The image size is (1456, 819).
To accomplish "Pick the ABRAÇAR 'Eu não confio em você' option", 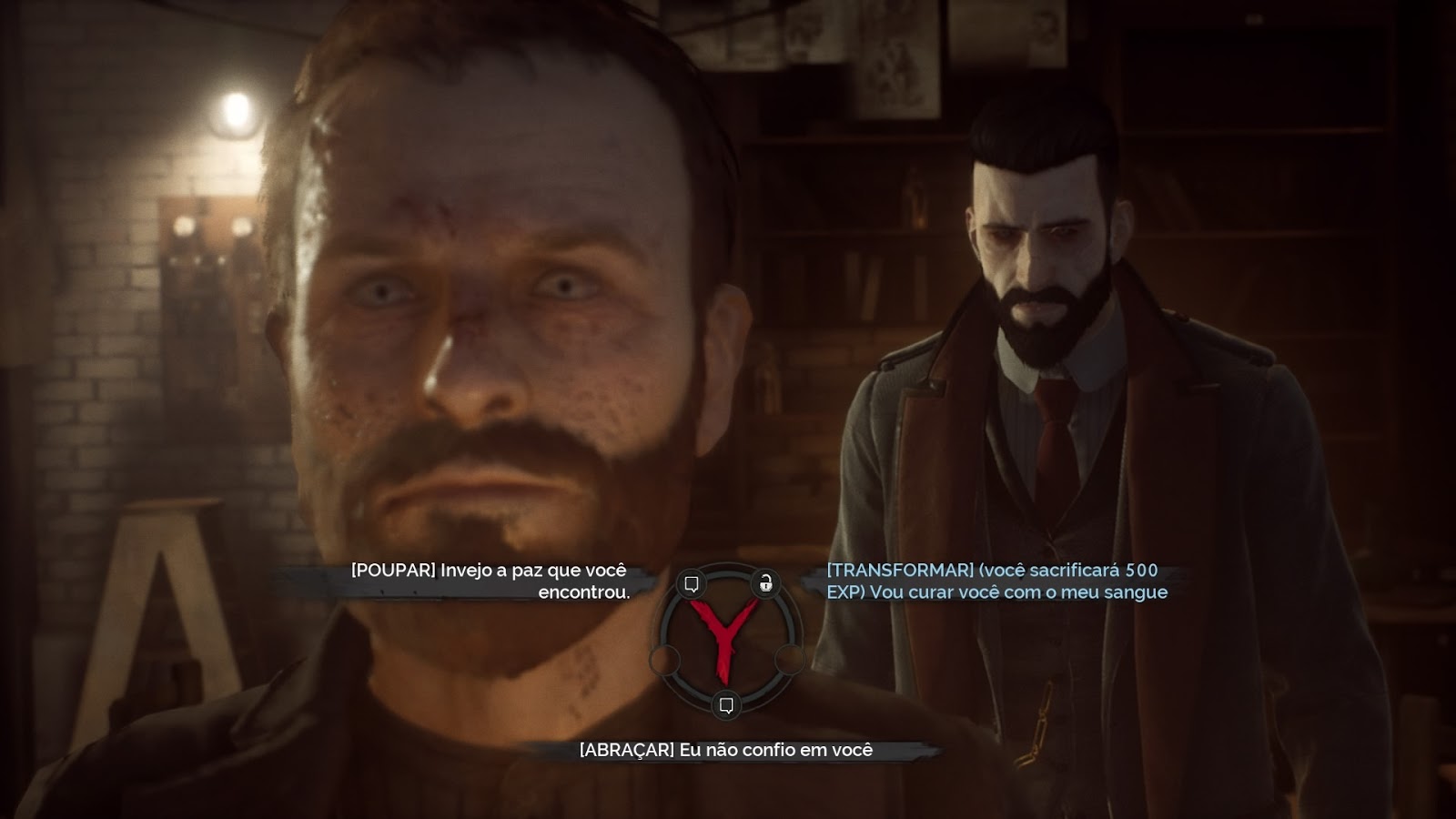I will pyautogui.click(x=727, y=749).
